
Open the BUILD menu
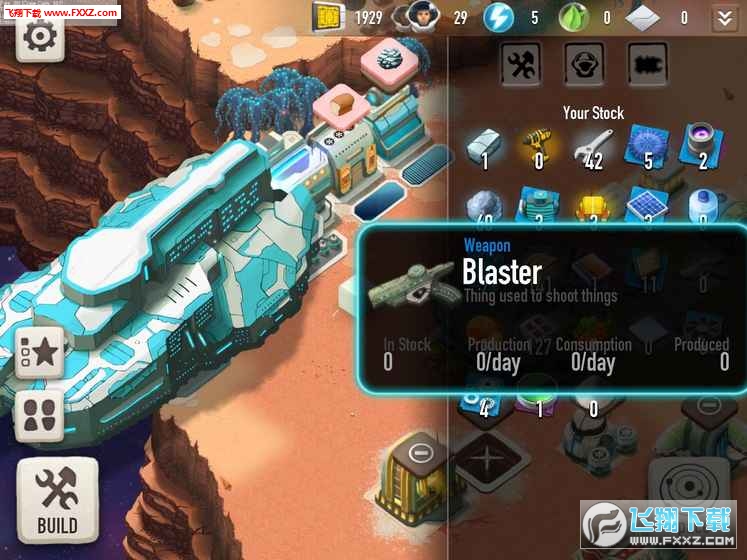tap(57, 499)
